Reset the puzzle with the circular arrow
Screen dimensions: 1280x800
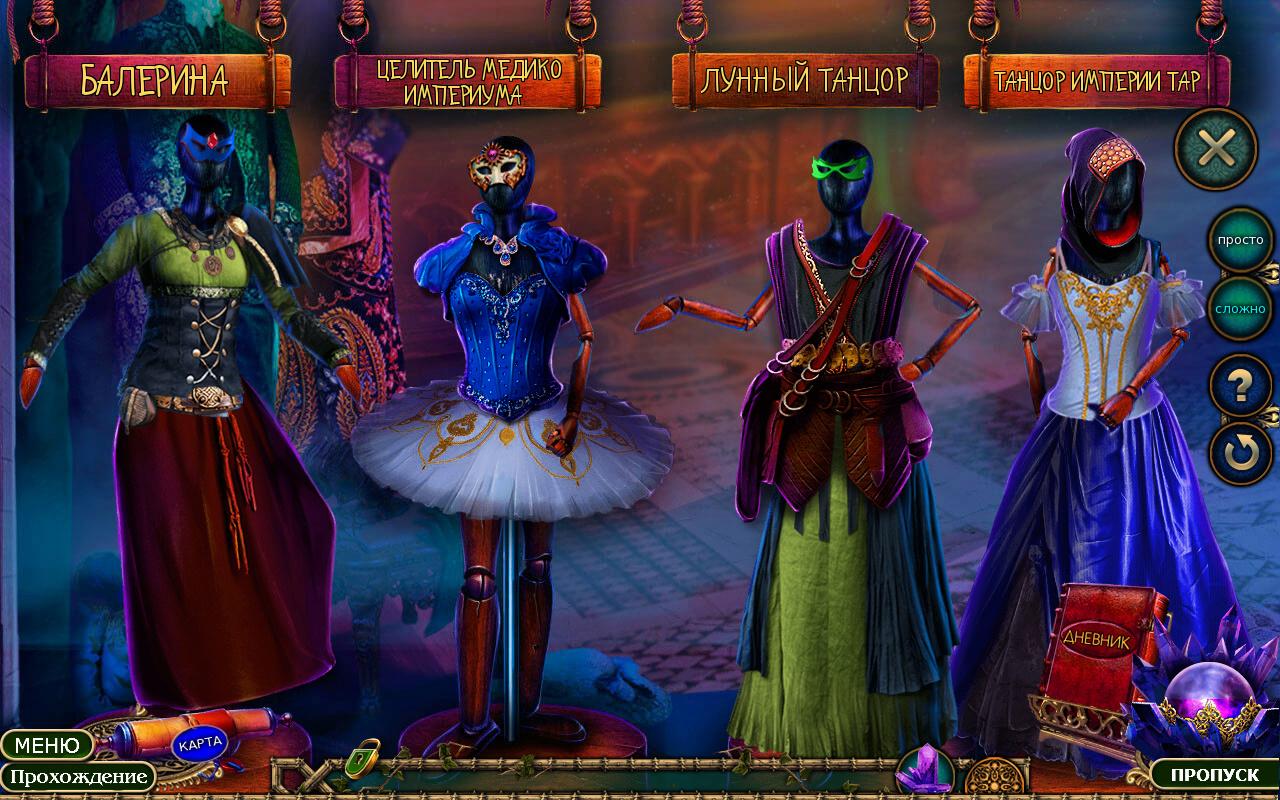pos(1240,453)
